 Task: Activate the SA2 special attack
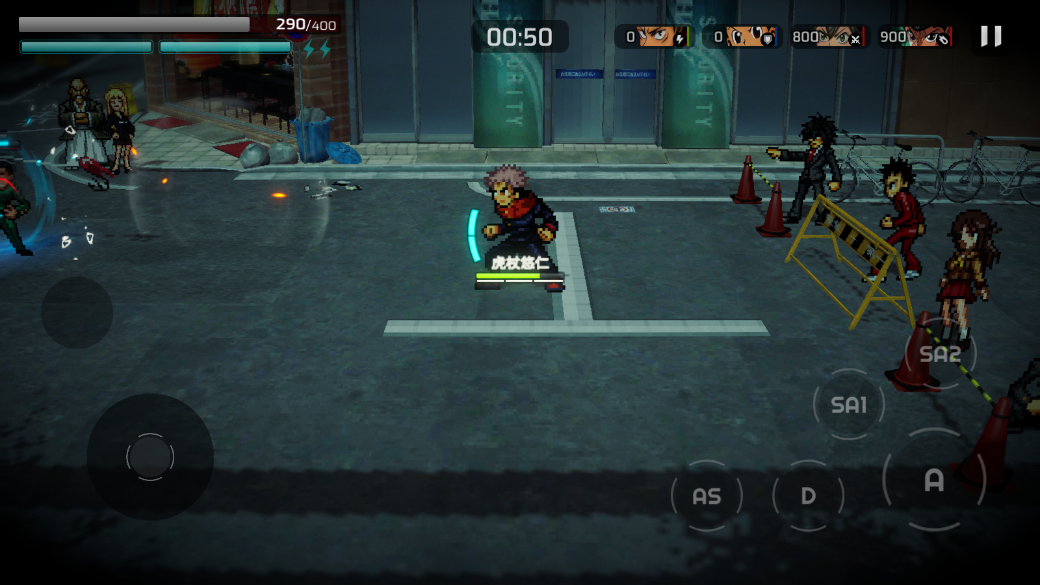[940, 354]
